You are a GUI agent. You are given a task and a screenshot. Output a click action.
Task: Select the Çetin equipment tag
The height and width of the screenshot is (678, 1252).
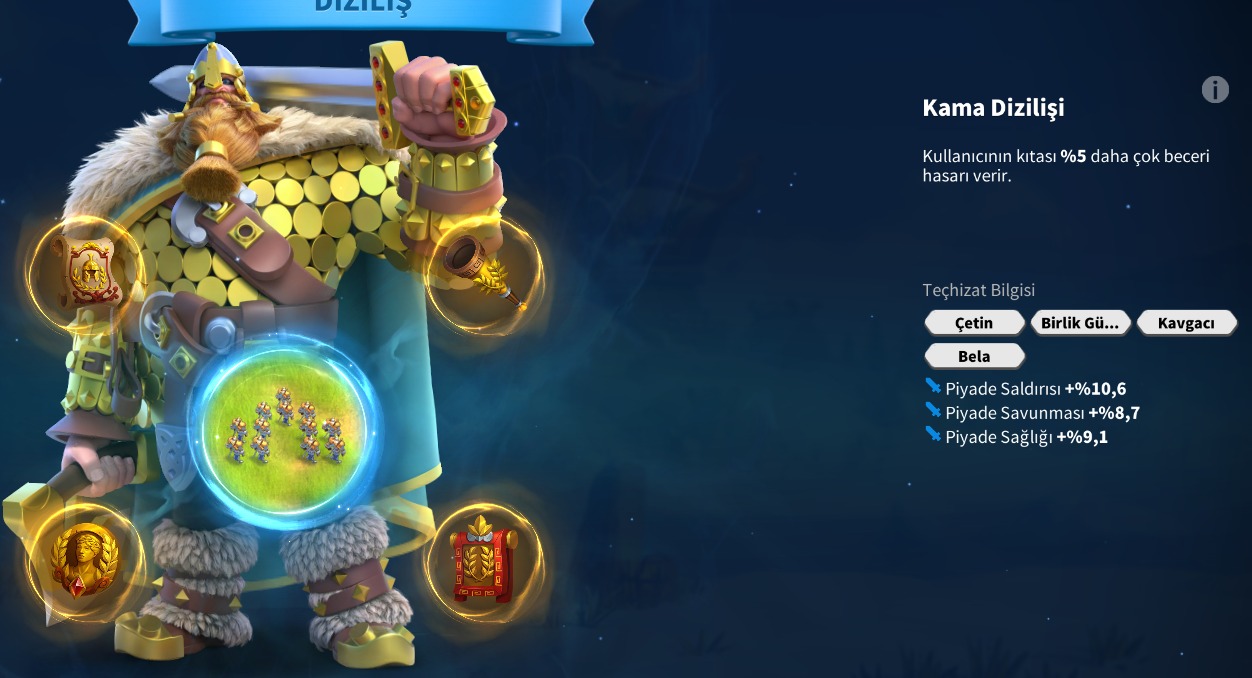pyautogui.click(x=974, y=323)
